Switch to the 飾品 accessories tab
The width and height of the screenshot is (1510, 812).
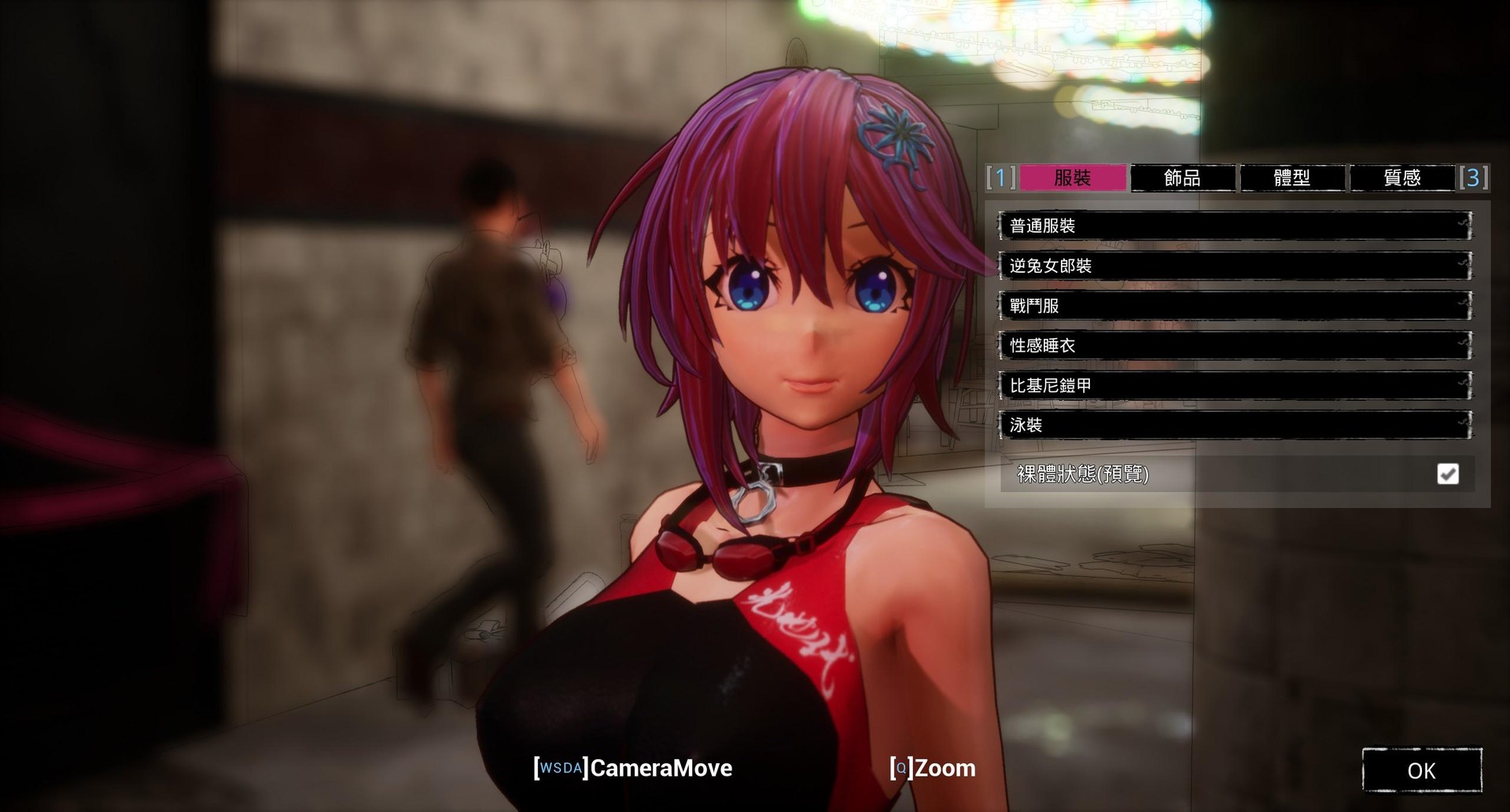click(x=1184, y=178)
